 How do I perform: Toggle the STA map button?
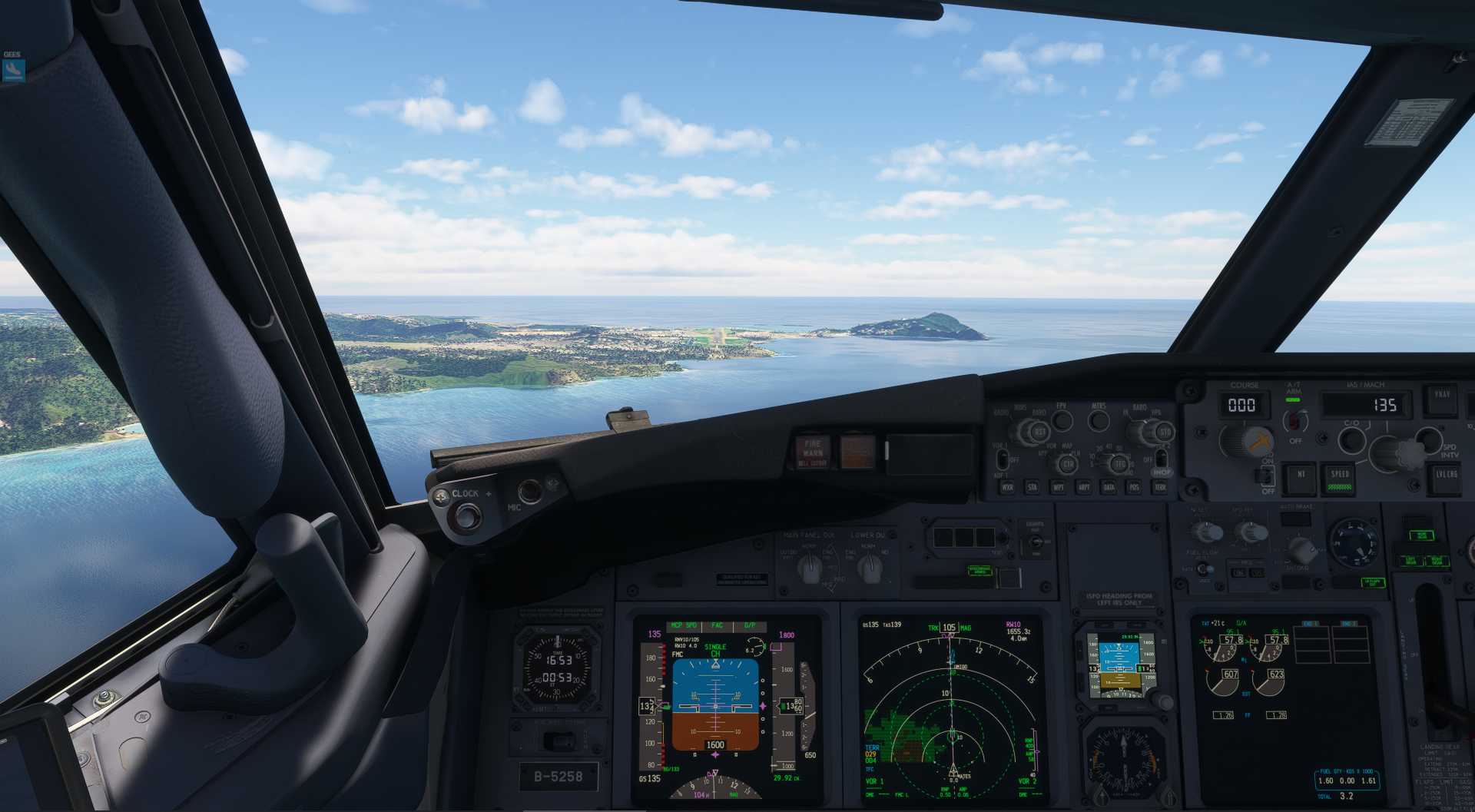[1032, 487]
